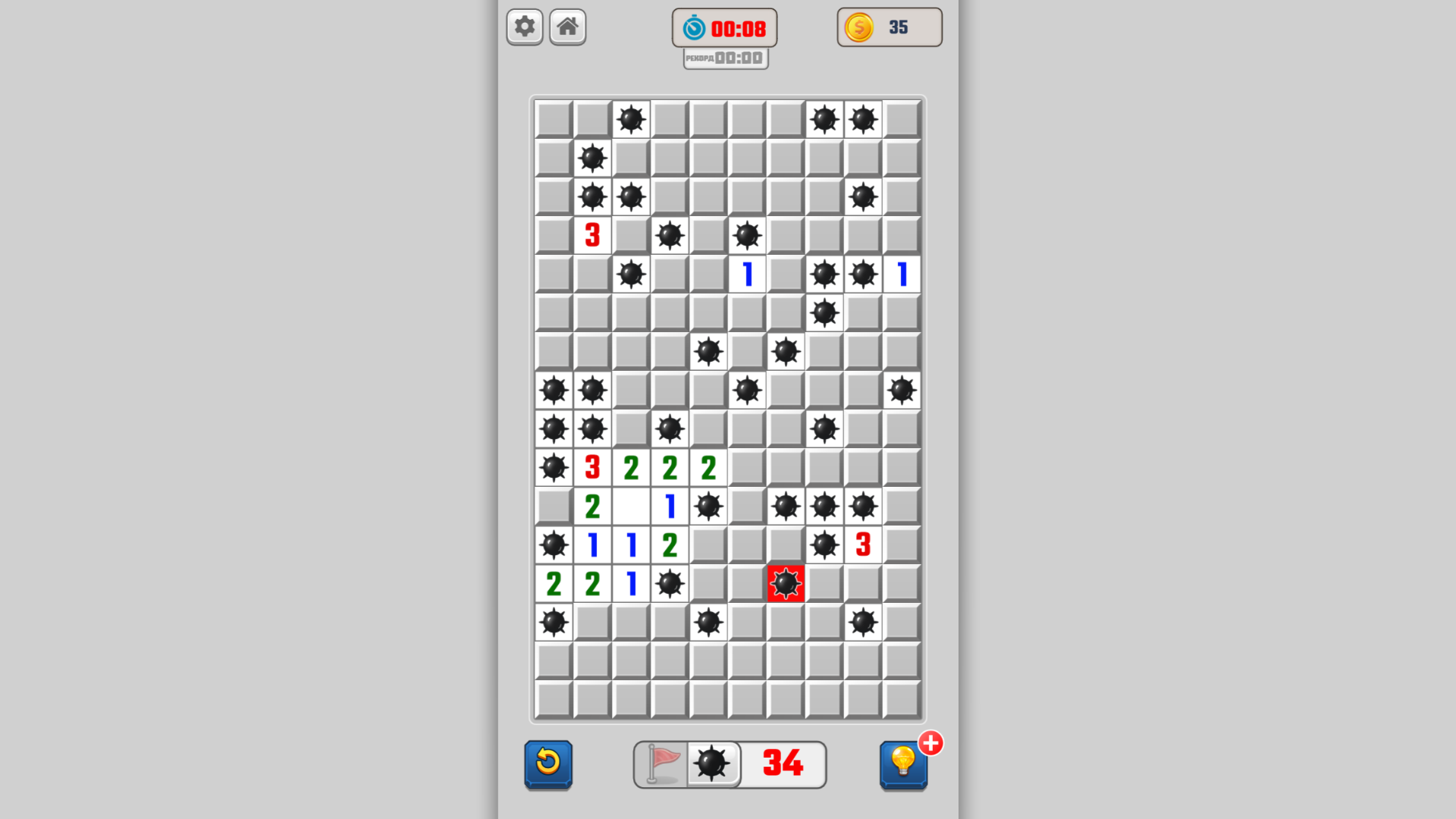The width and height of the screenshot is (1456, 819).
Task: Click the red plus badge on the hint button
Action: point(930,744)
